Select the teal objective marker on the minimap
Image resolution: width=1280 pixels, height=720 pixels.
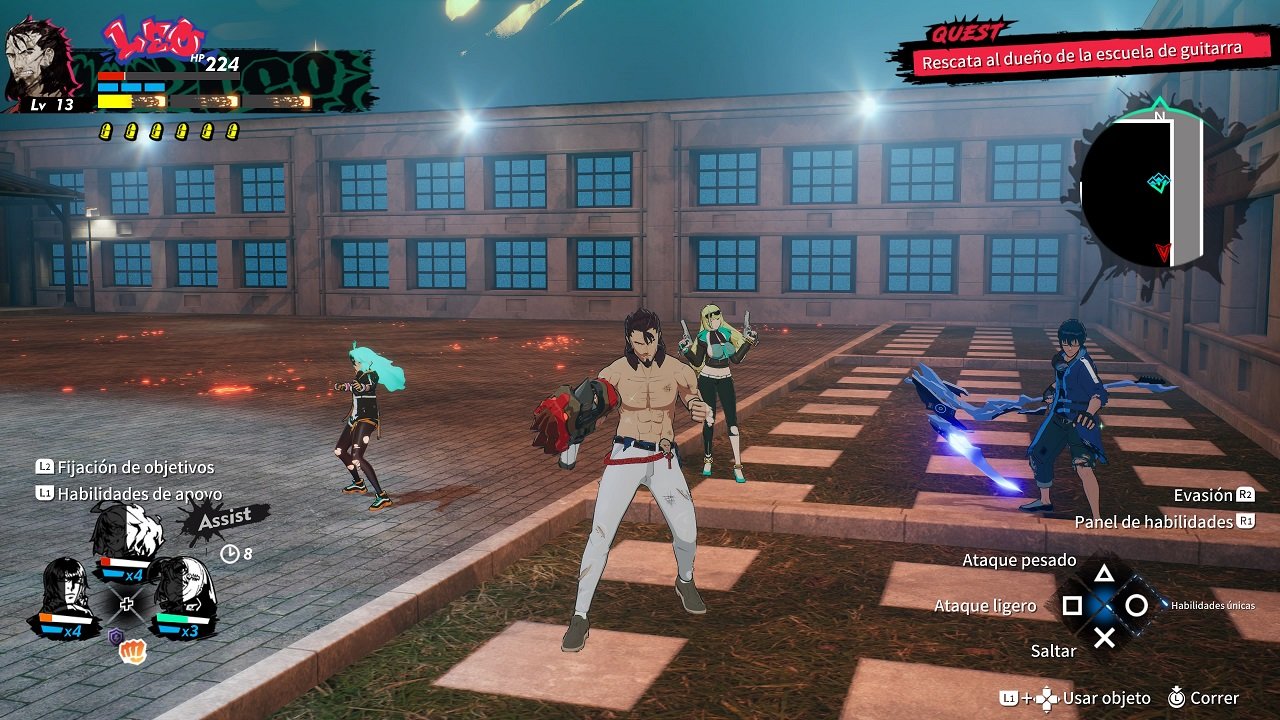coord(1158,183)
